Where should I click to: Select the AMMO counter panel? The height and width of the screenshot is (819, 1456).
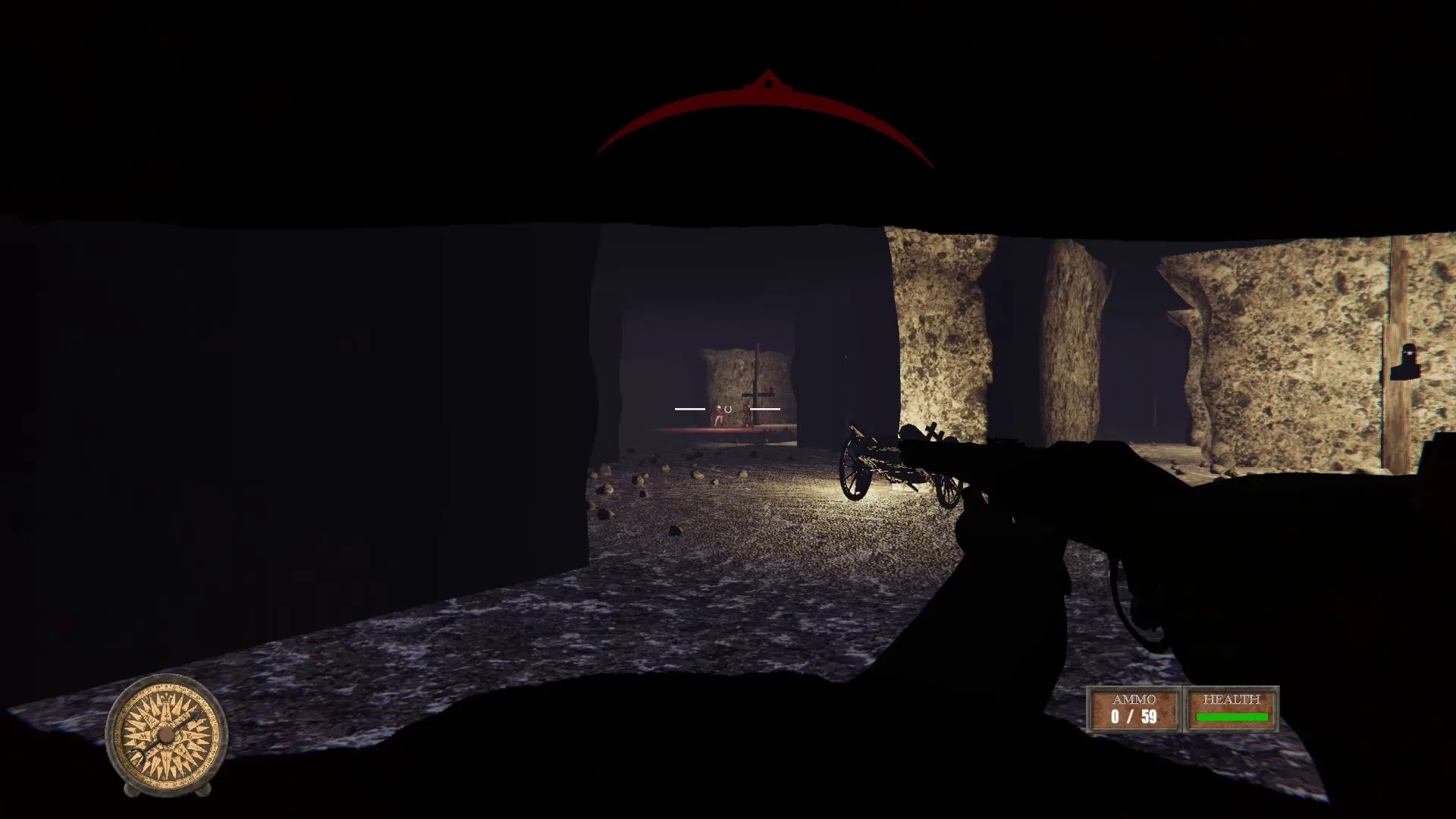[x=1133, y=709]
